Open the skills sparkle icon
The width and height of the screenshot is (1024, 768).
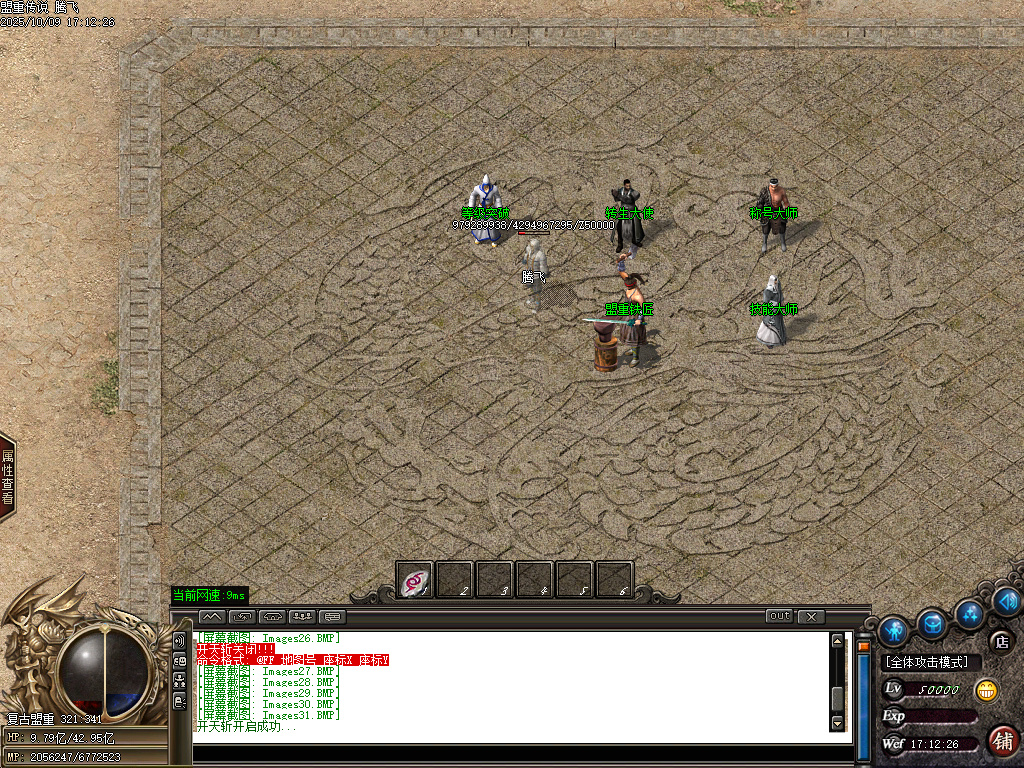pyautogui.click(x=968, y=612)
